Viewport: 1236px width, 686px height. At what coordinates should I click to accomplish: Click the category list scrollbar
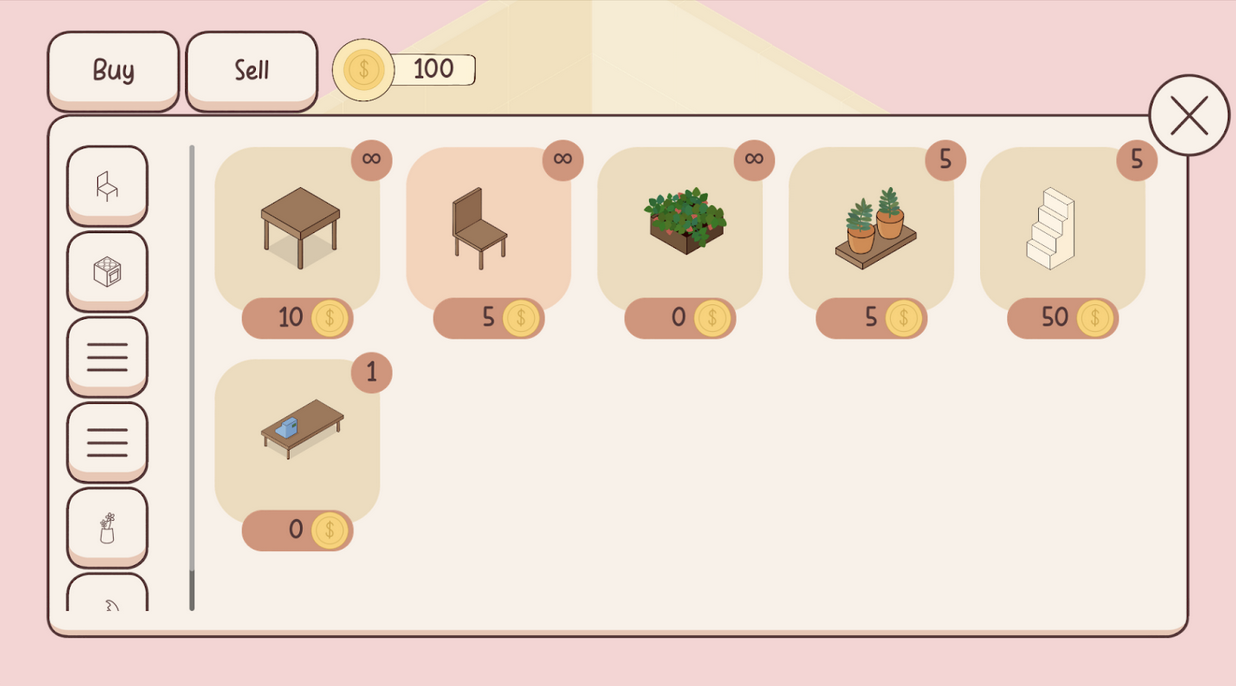pyautogui.click(x=192, y=378)
